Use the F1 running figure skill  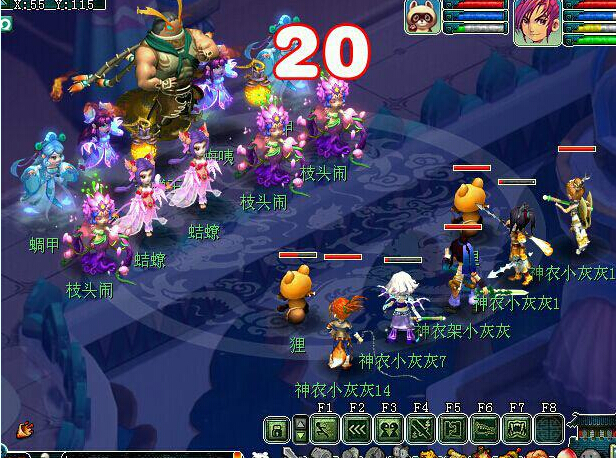point(325,430)
